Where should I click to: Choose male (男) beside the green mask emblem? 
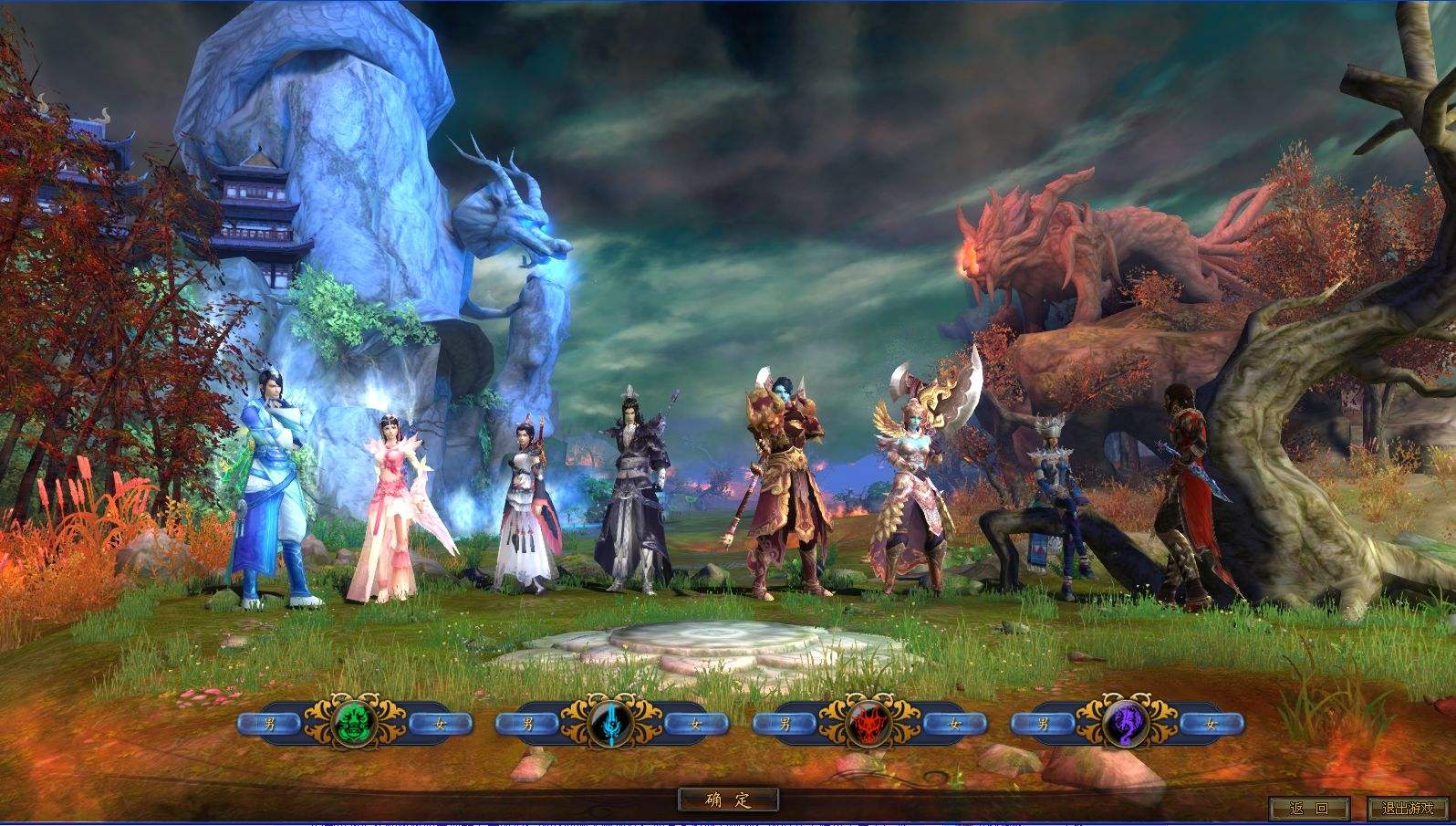(x=269, y=724)
